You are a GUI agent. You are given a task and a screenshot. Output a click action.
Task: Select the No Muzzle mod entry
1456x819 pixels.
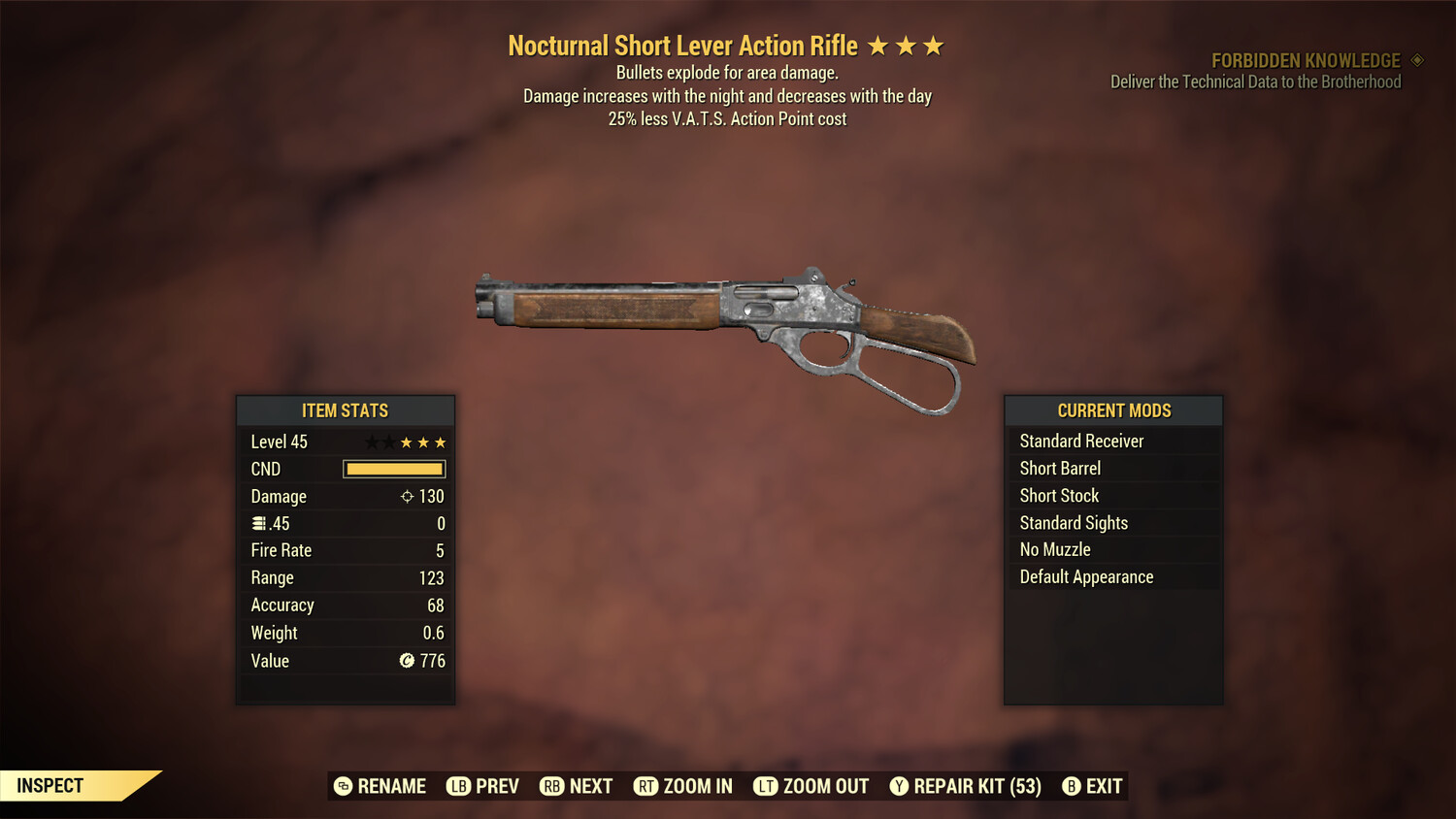coord(1054,549)
